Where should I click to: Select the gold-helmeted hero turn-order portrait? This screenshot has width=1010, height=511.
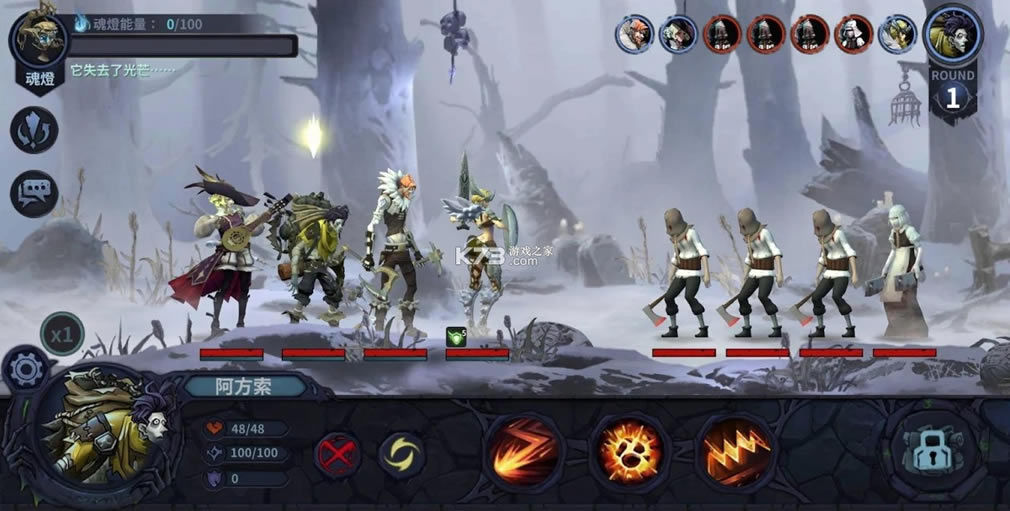click(x=897, y=34)
